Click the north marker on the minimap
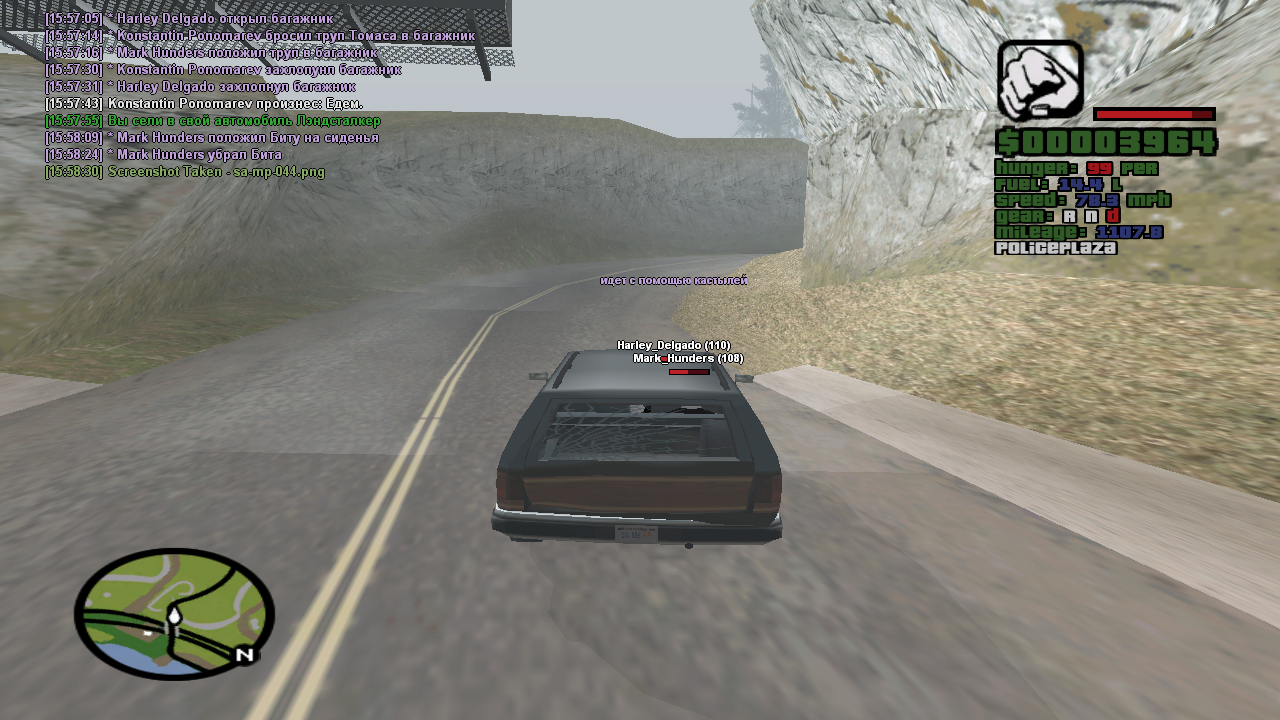This screenshot has height=720, width=1280. (243, 655)
